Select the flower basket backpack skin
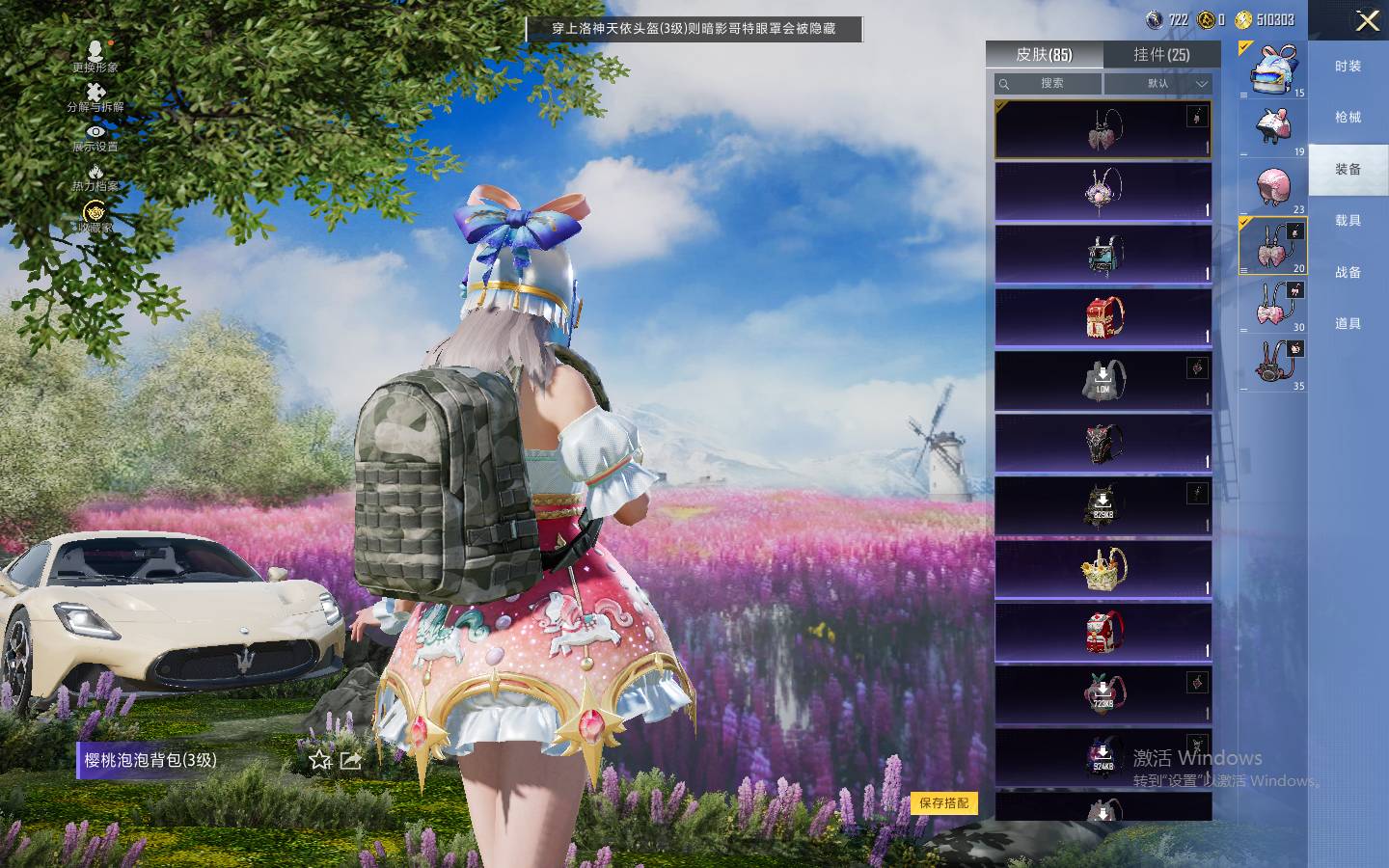The width and height of the screenshot is (1389, 868). click(1103, 569)
